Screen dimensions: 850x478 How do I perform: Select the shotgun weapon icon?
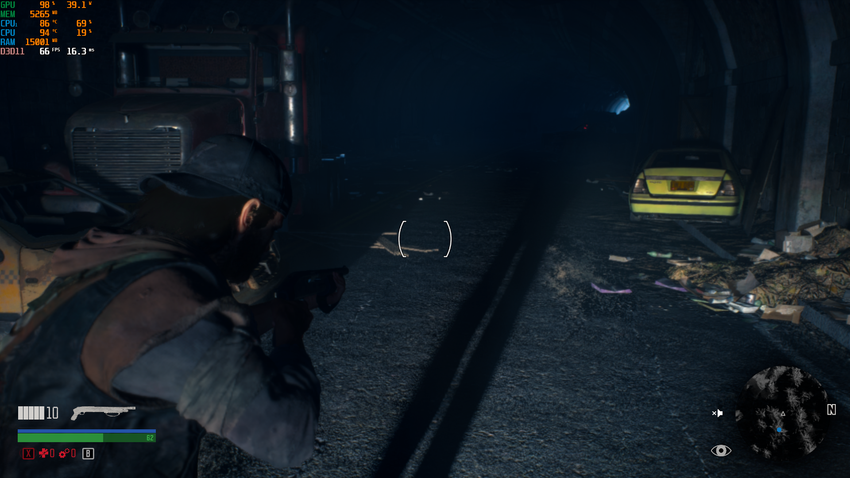click(x=104, y=412)
